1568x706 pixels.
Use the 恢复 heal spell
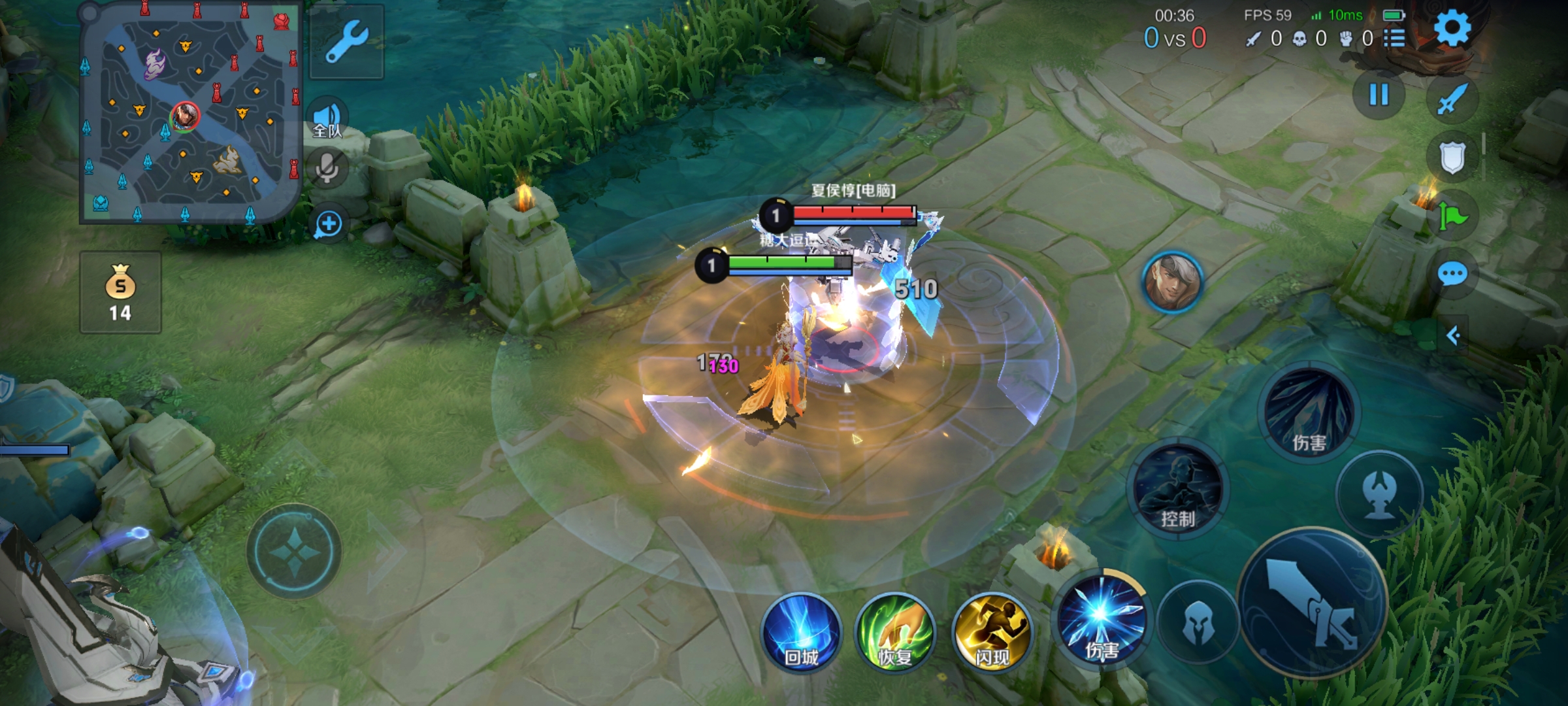coord(895,633)
